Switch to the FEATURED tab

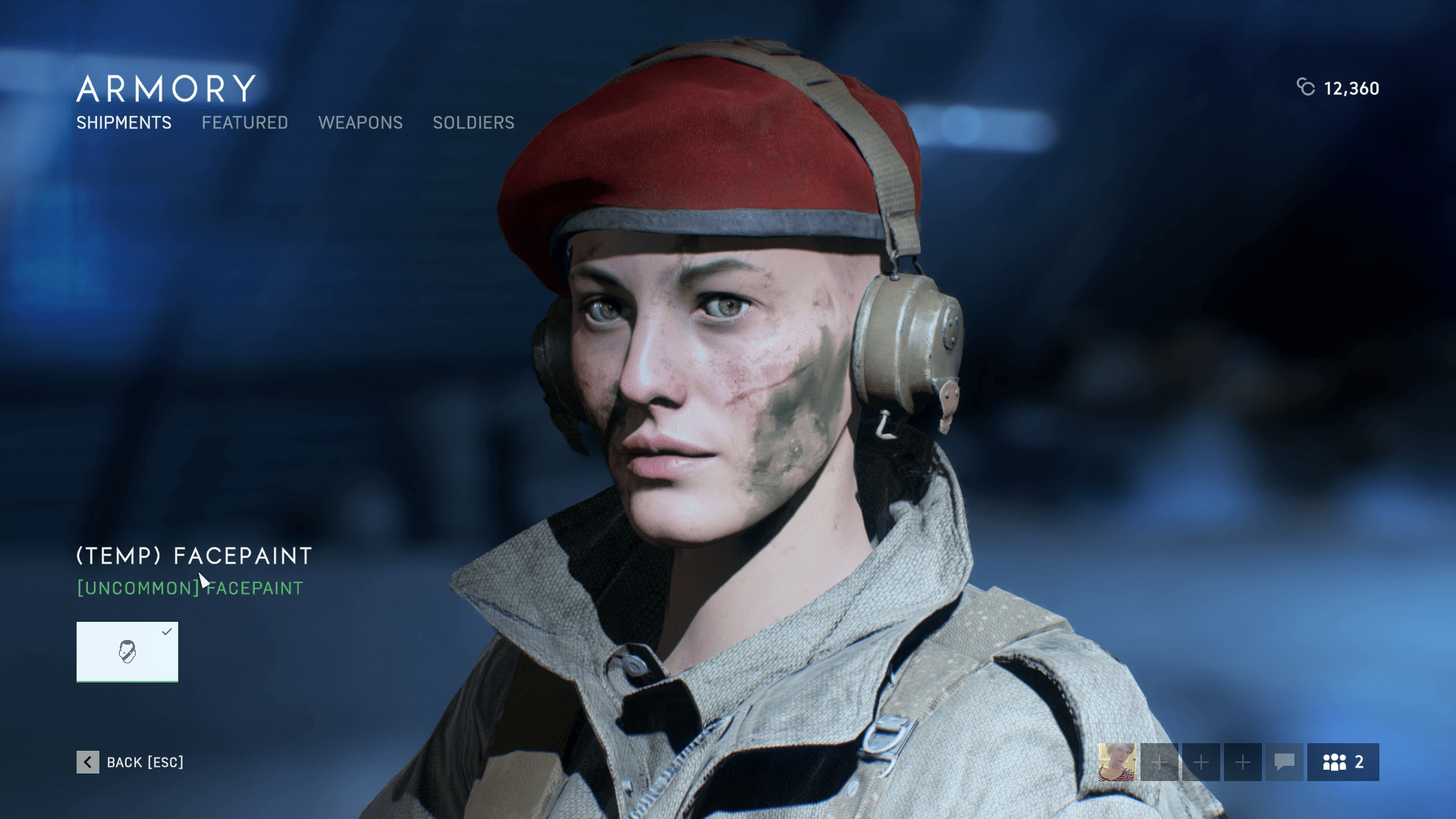pos(244,123)
